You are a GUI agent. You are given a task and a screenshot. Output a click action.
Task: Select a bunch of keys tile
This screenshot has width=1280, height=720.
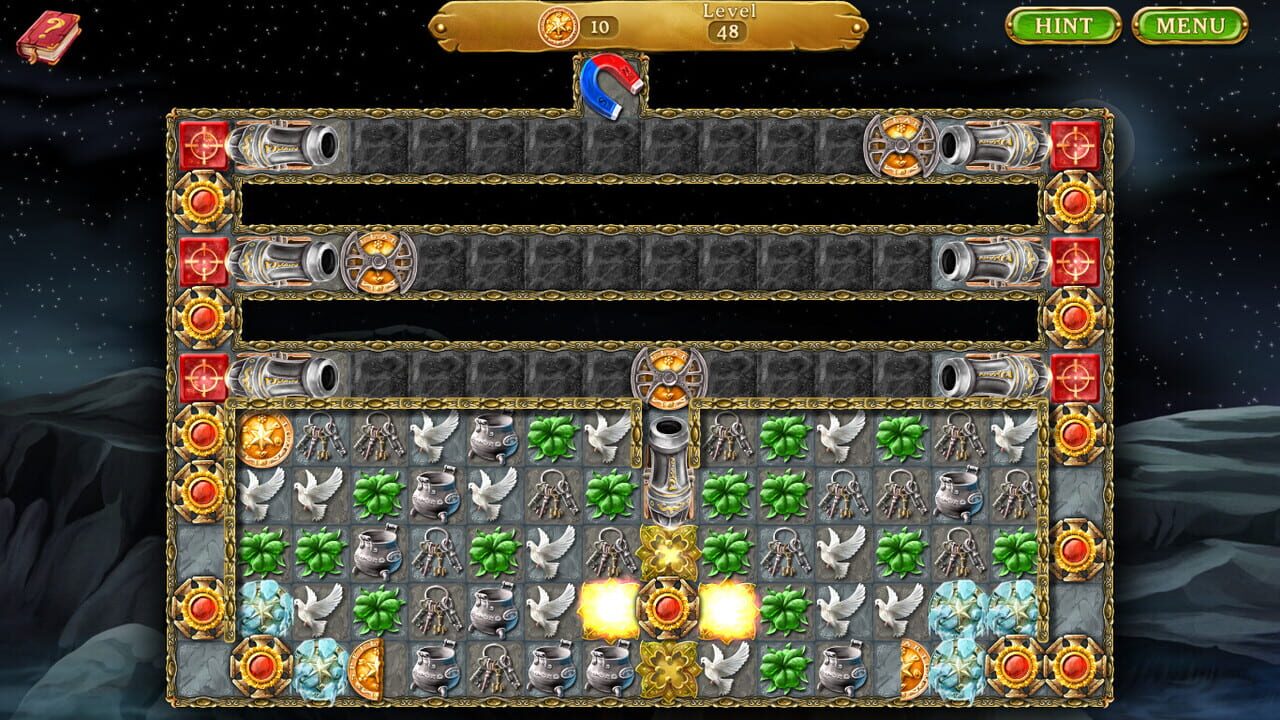[318, 438]
